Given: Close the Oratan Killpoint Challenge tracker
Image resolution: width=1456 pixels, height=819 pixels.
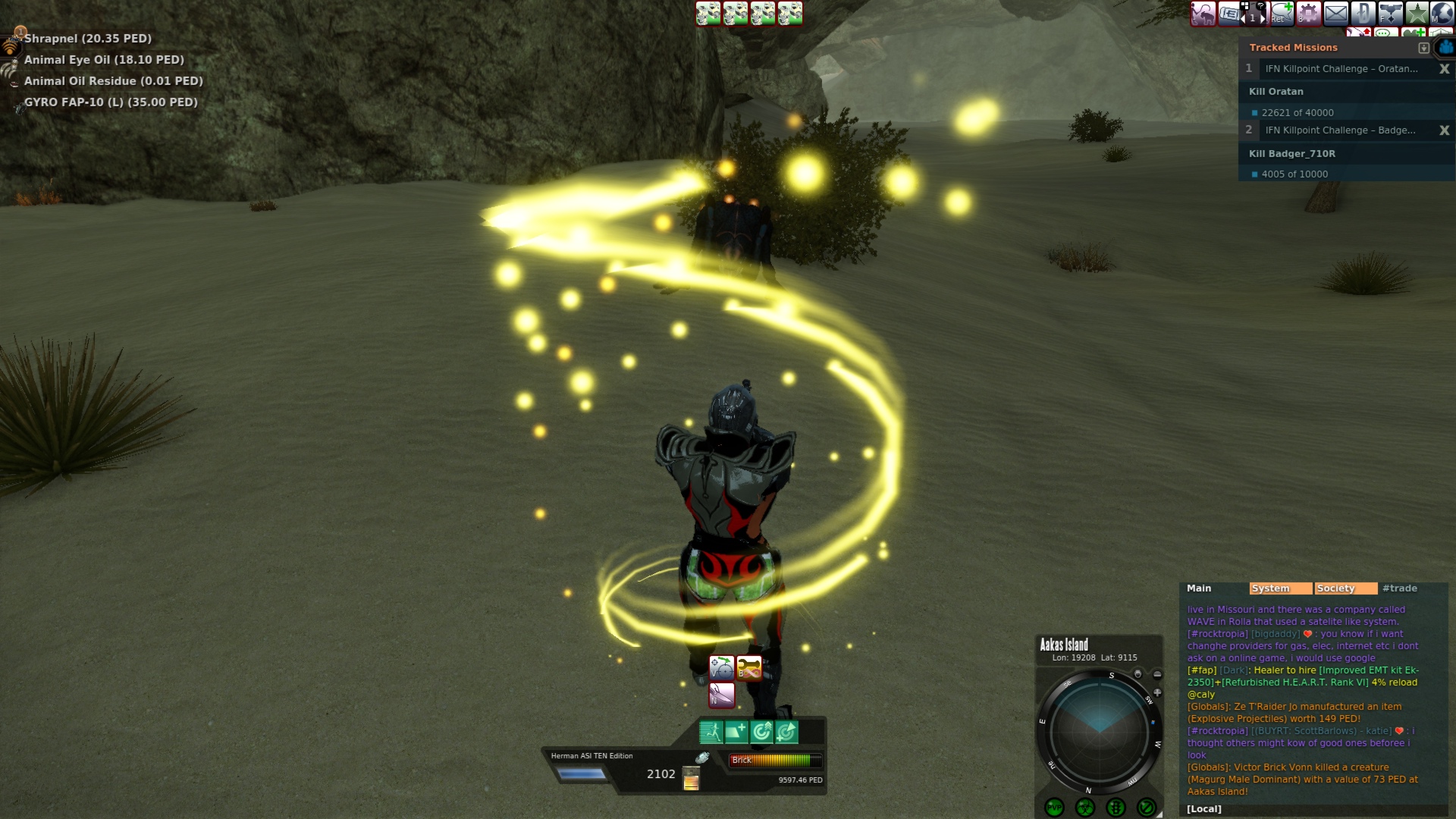Looking at the screenshot, I should tap(1444, 69).
